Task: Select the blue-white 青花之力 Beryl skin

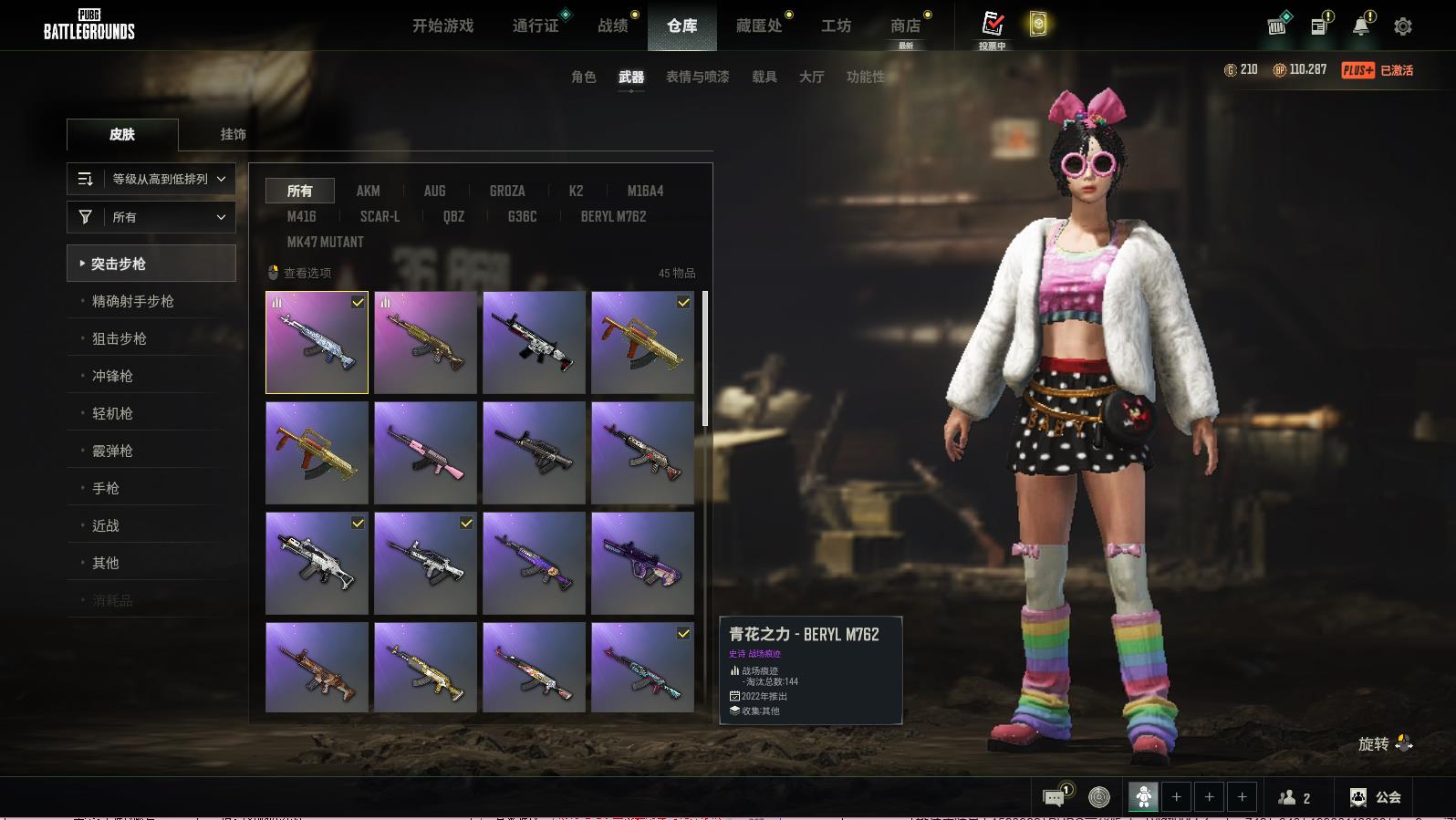Action: [x=317, y=343]
